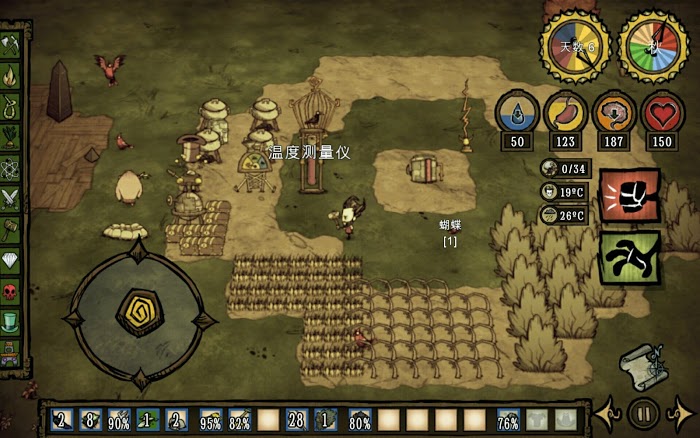
Task: Select the equipped item slot showing 76%
Action: [x=508, y=420]
